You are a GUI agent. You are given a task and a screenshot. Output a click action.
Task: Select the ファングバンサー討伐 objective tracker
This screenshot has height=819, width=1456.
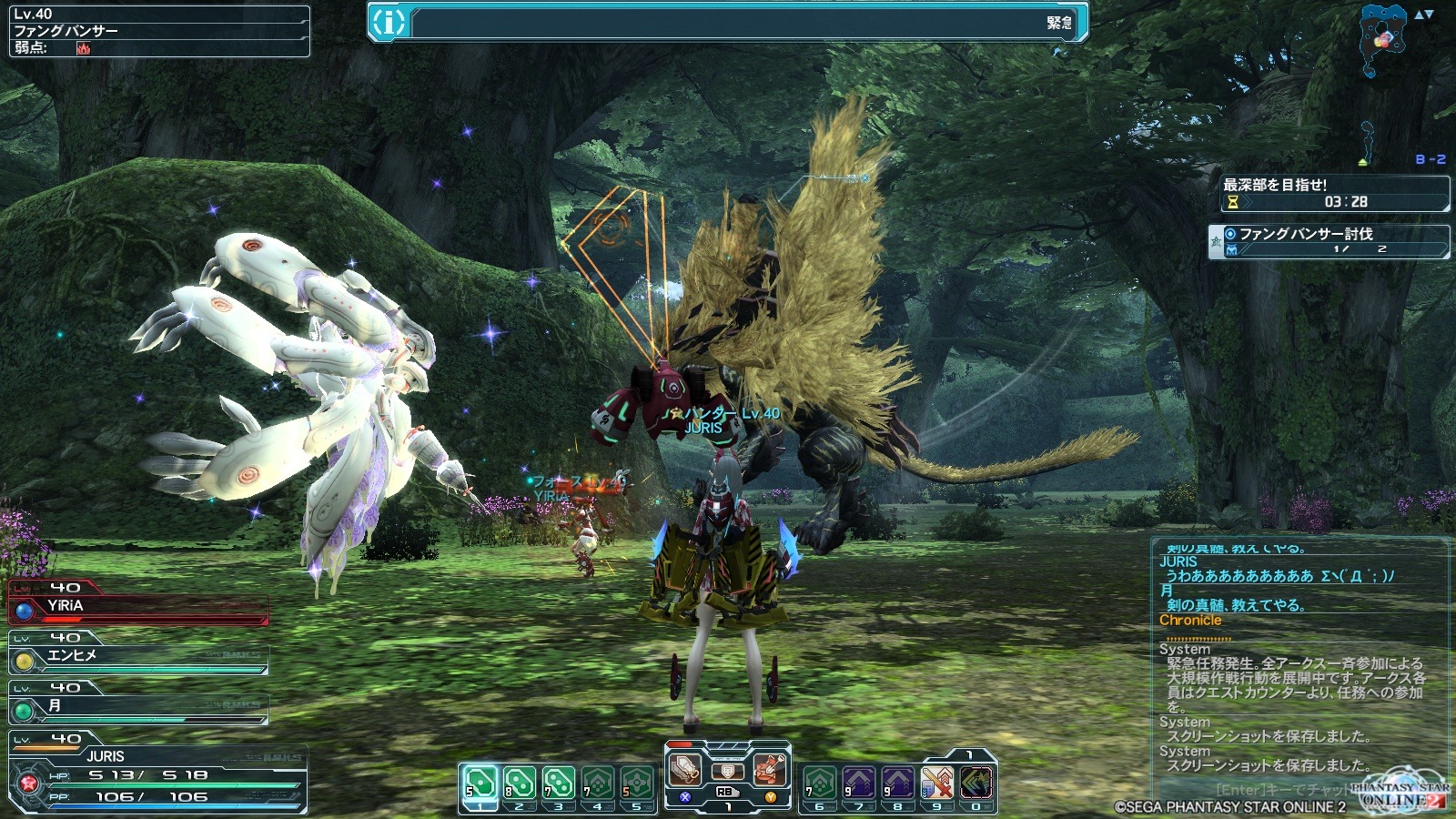(x=1330, y=241)
